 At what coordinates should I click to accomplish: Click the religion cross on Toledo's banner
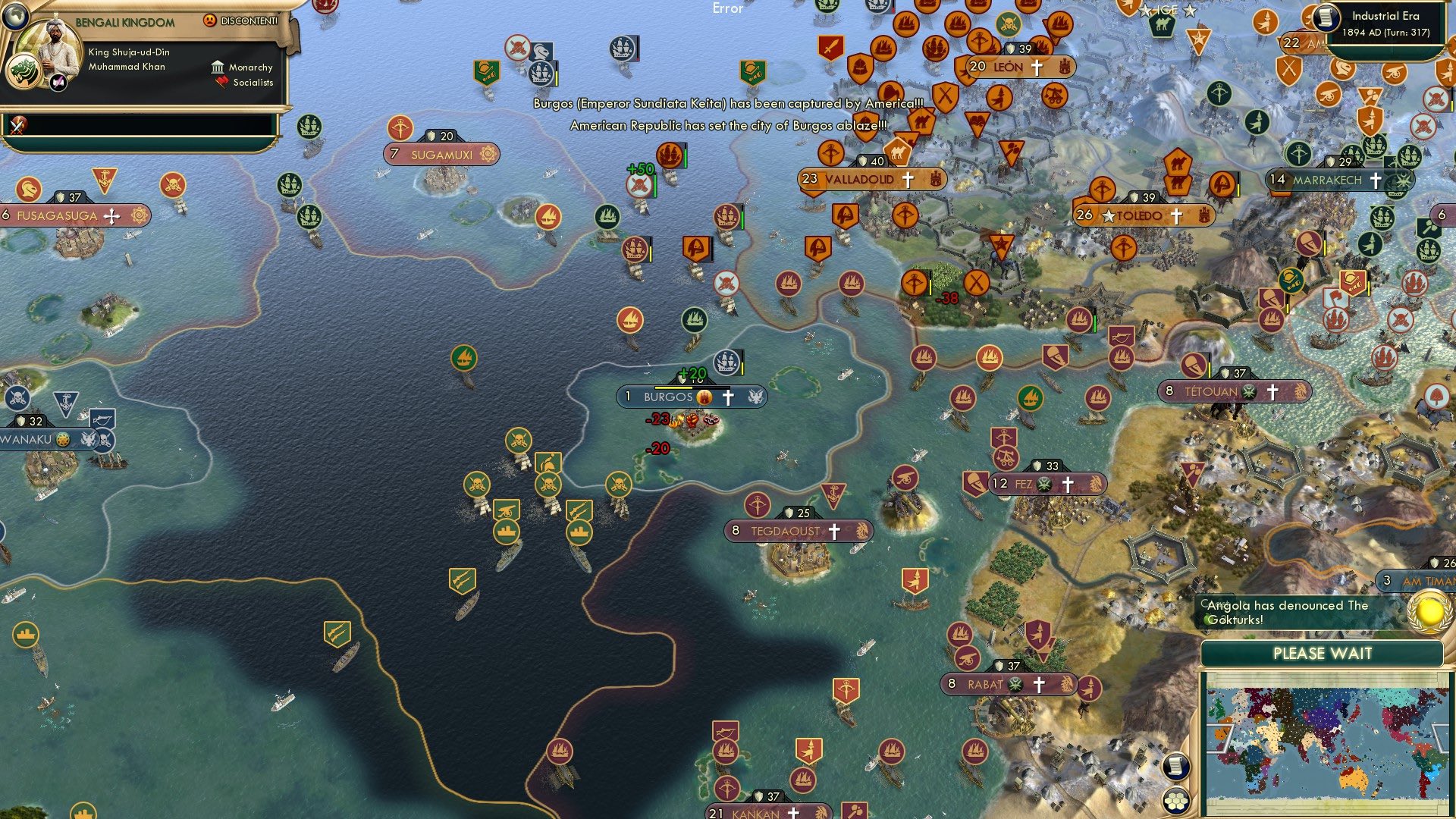1178,215
